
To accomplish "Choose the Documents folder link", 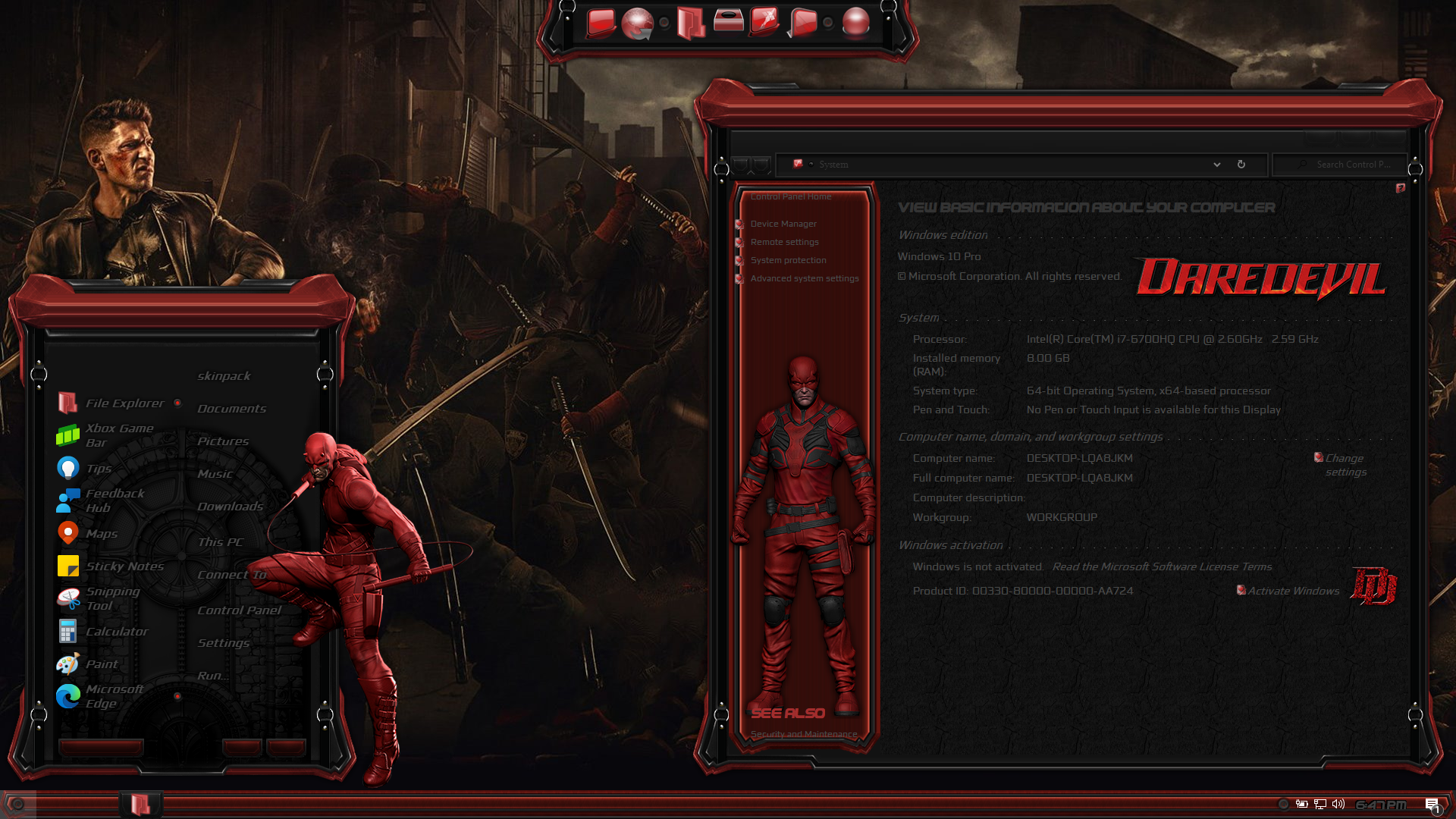I will pos(231,409).
